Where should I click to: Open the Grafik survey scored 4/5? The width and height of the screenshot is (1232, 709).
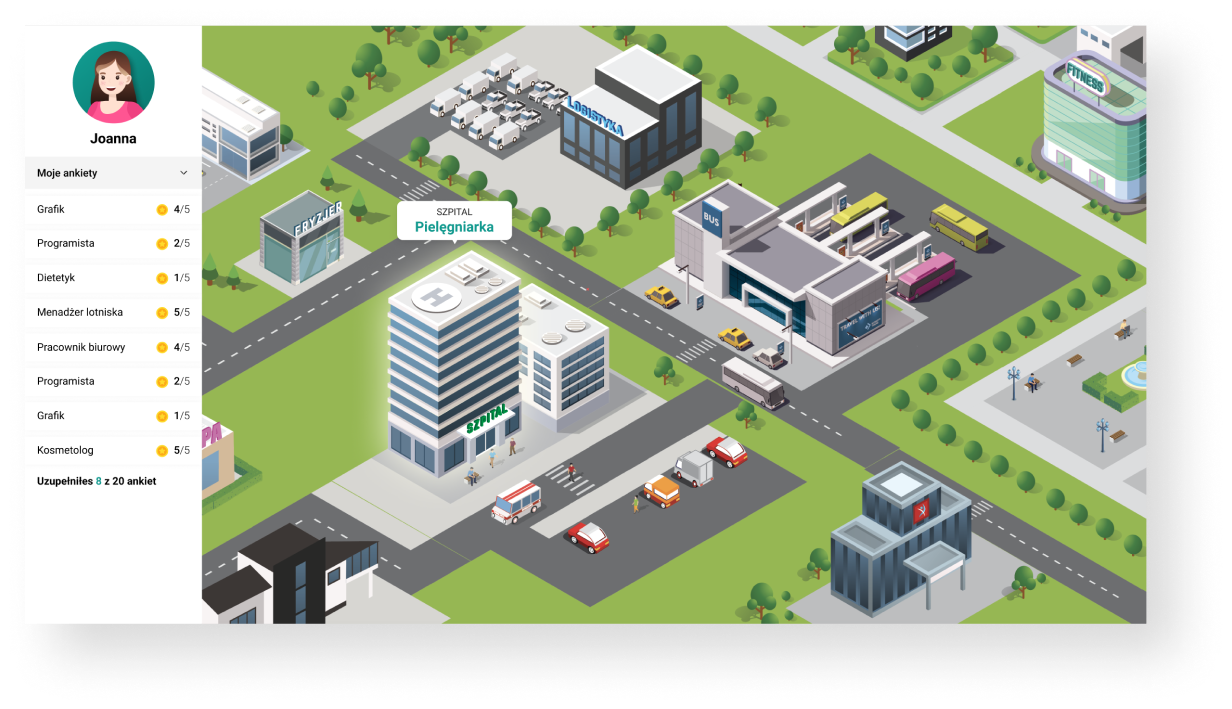[x=113, y=210]
